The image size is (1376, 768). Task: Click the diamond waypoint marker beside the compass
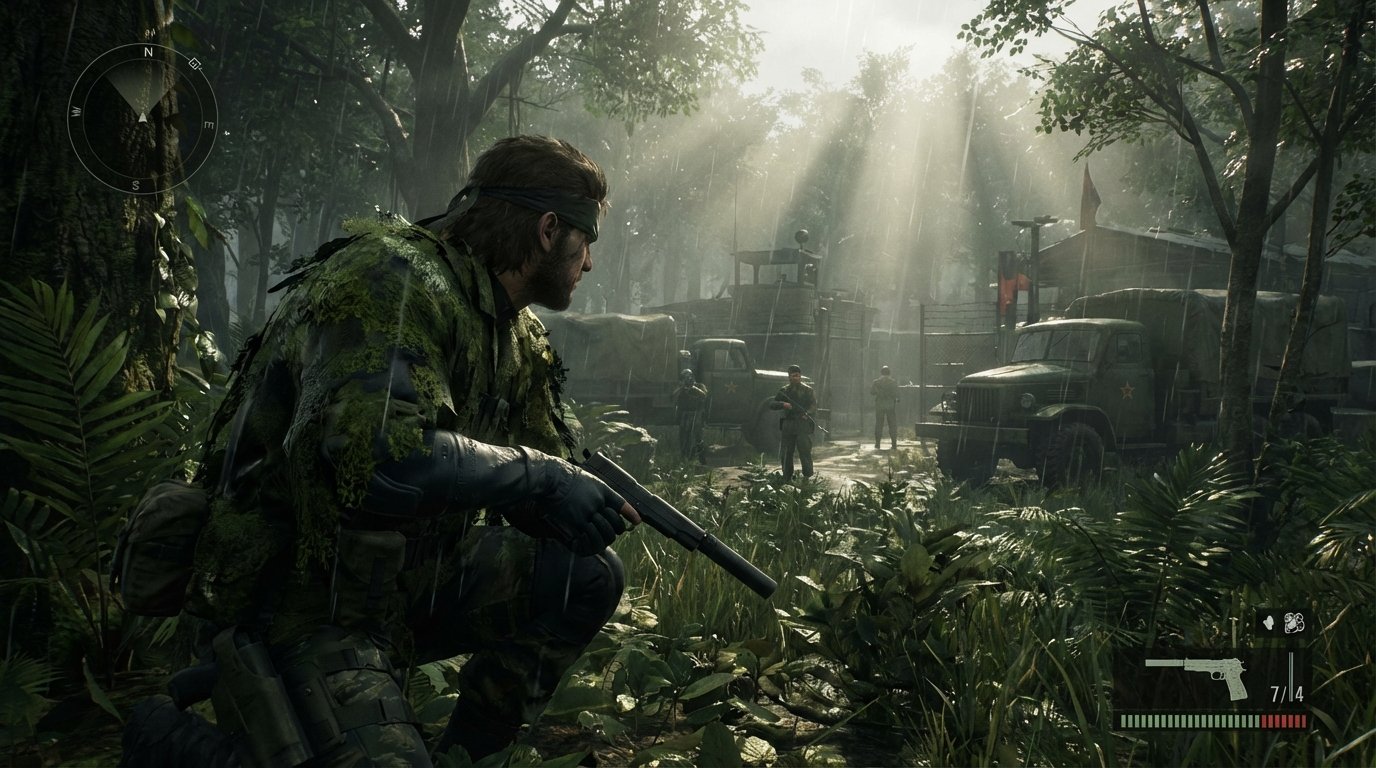click(193, 63)
